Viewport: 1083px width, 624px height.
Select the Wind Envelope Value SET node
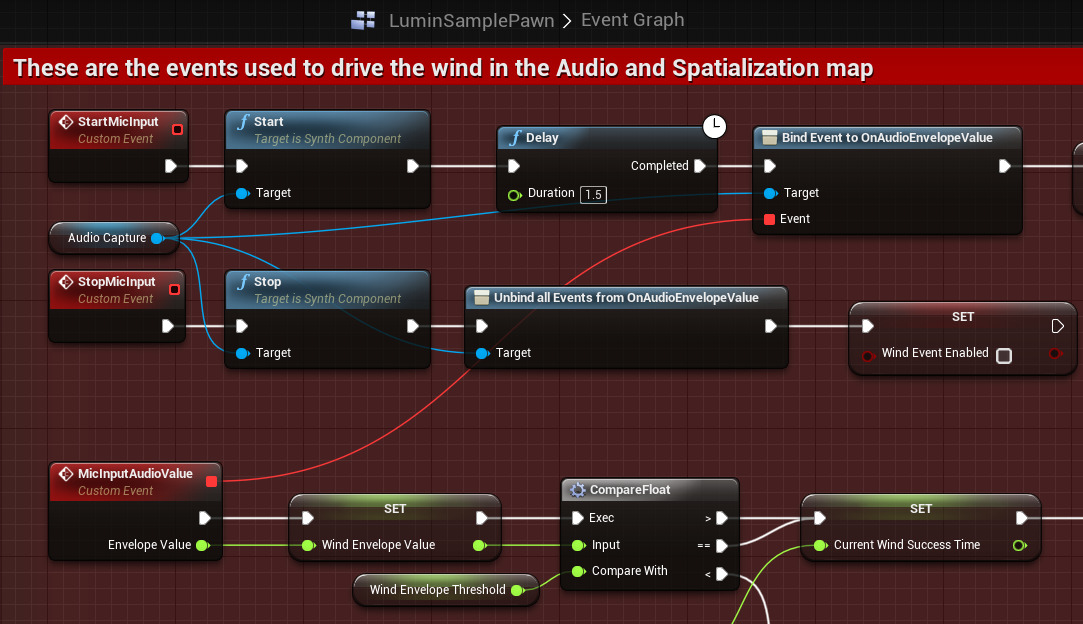395,509
